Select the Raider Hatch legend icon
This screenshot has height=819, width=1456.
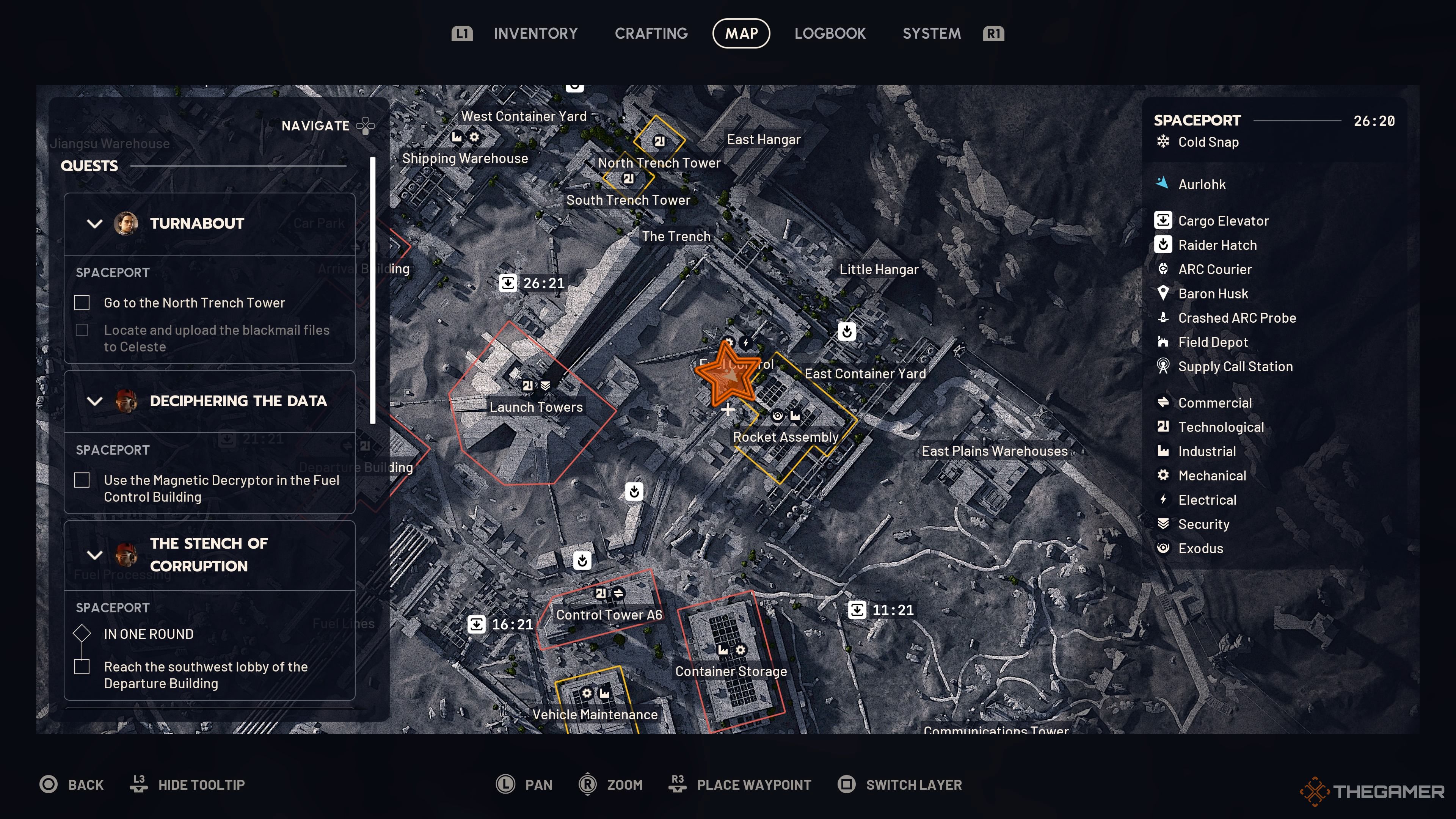tap(1163, 245)
